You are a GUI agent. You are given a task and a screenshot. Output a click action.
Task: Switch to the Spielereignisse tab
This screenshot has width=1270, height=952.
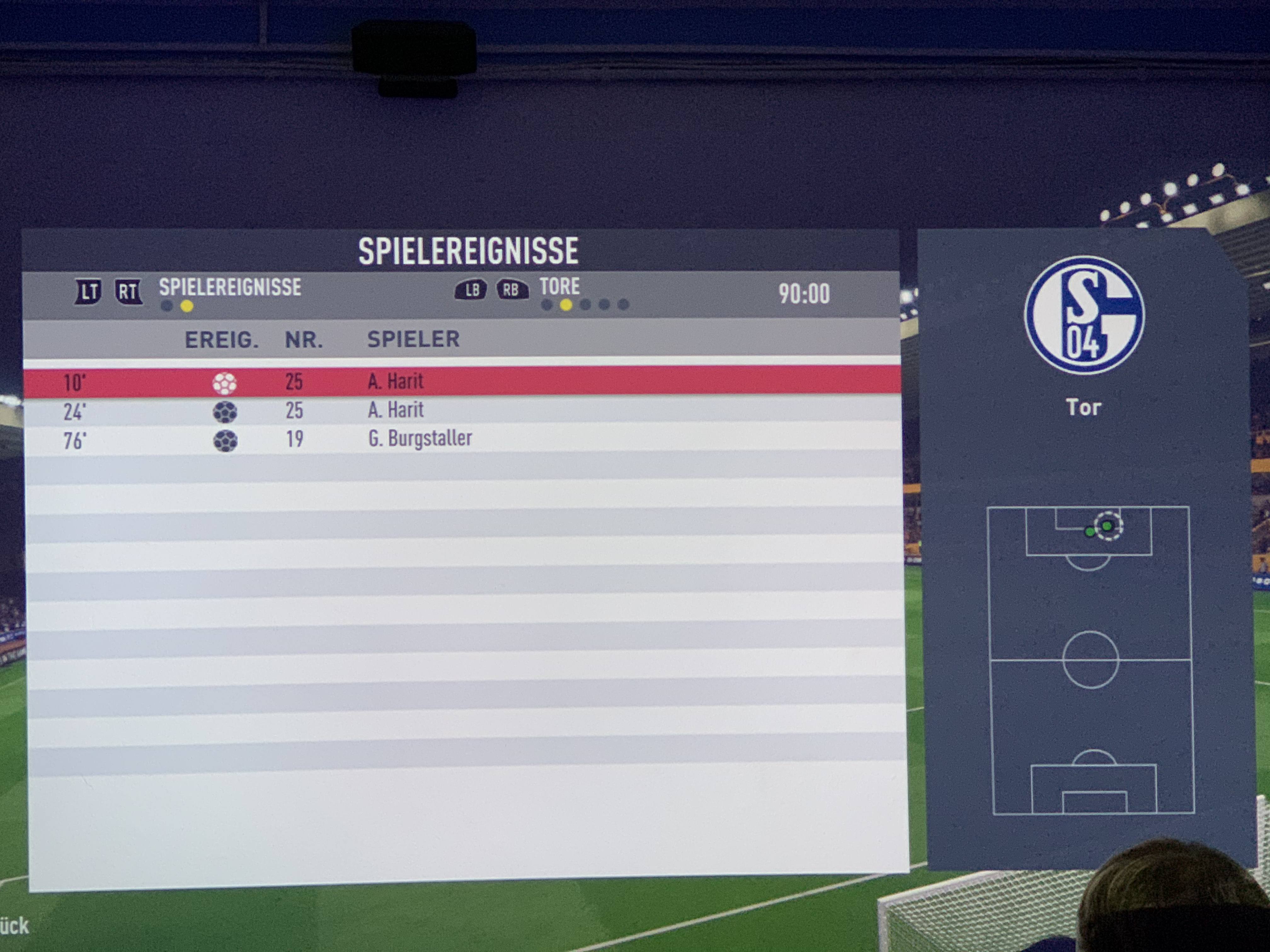pos(230,287)
